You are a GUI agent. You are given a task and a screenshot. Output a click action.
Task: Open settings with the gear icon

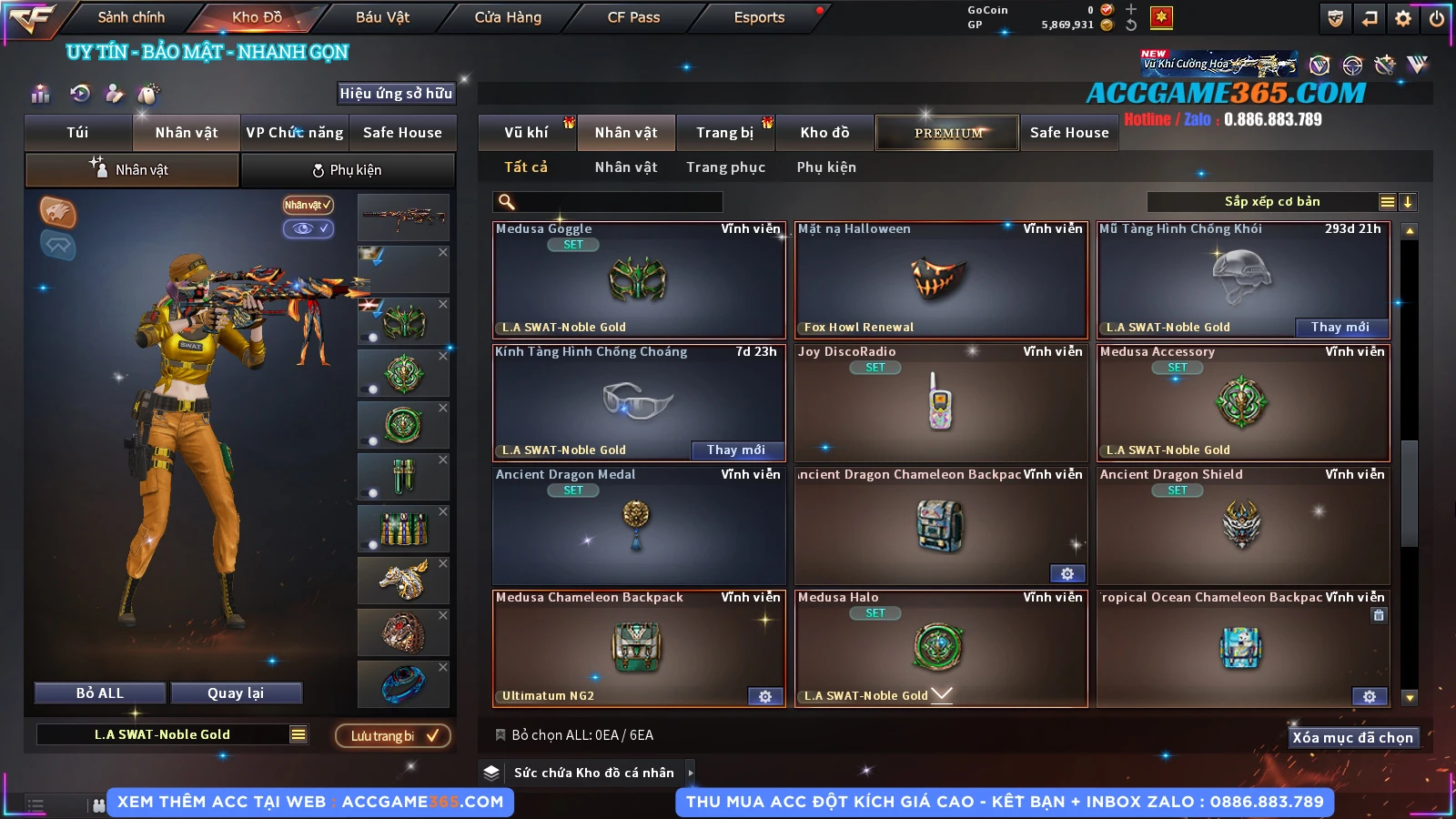coord(1403,18)
